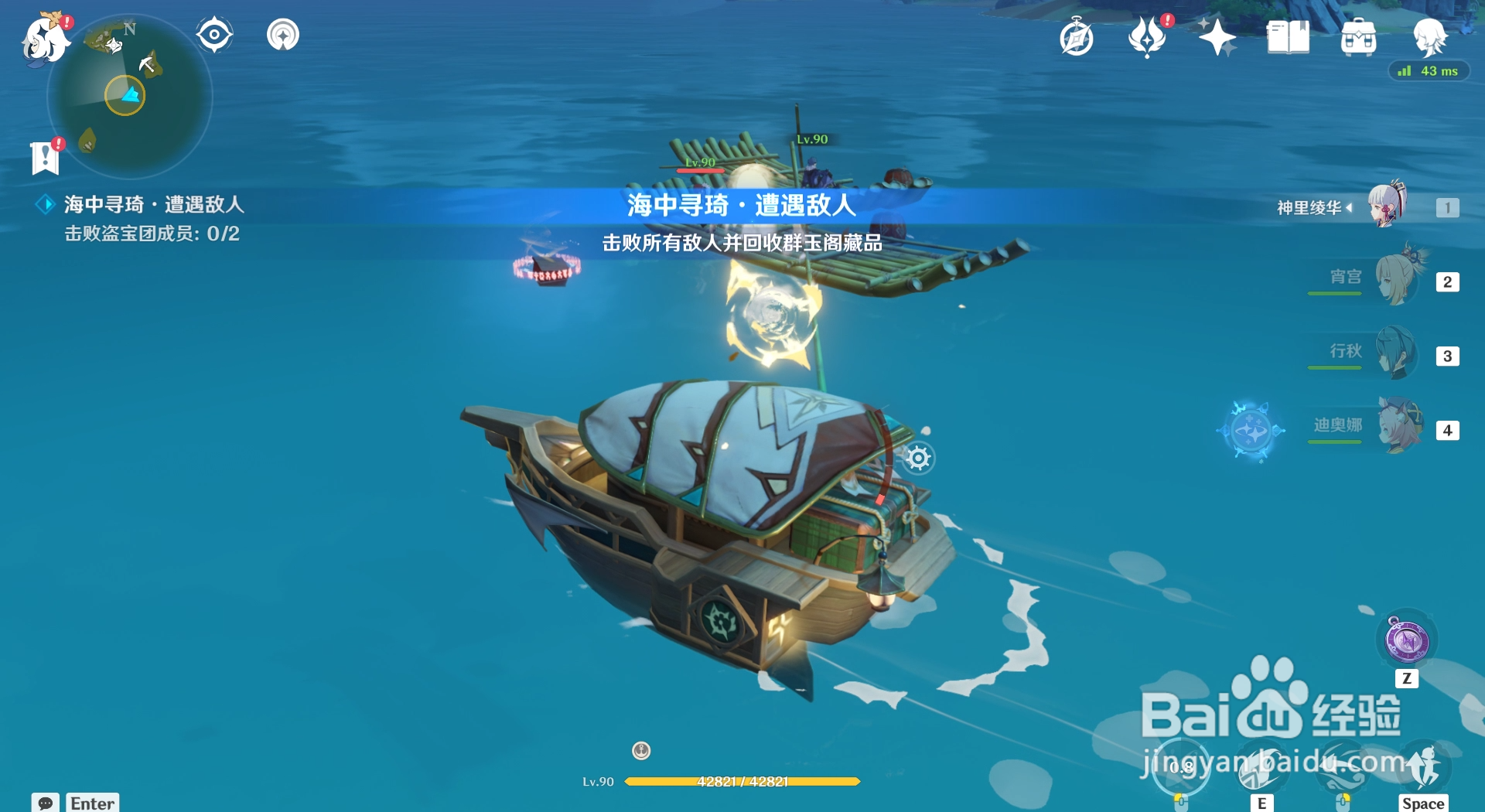The image size is (1485, 812).
Task: Click the Waverider HP bar showing 42821
Action: (x=742, y=781)
